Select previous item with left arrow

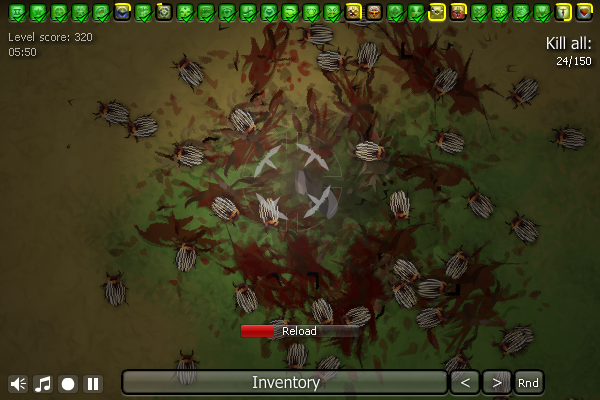(x=464, y=382)
